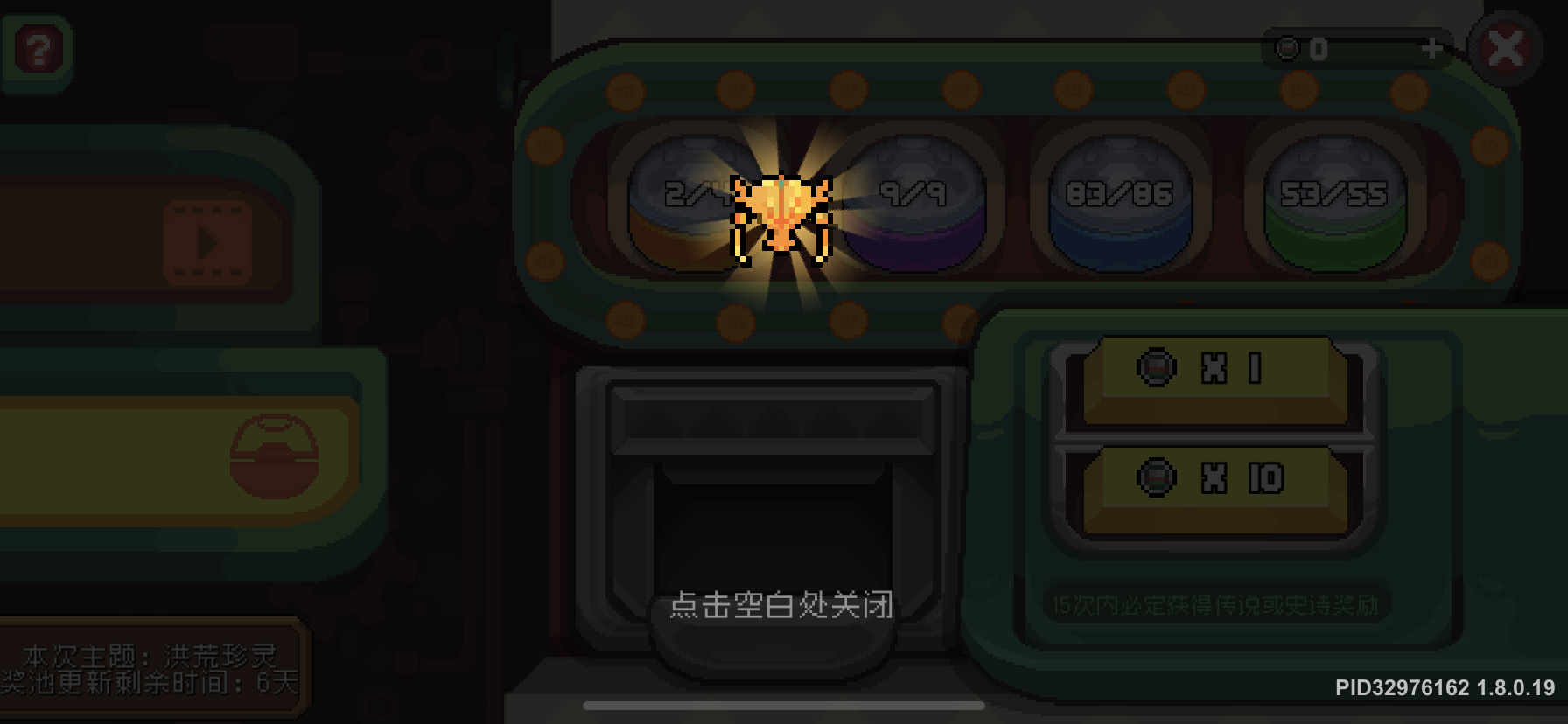Click an orange bulb on the machine frame
The height and width of the screenshot is (724, 1568).
point(625,88)
